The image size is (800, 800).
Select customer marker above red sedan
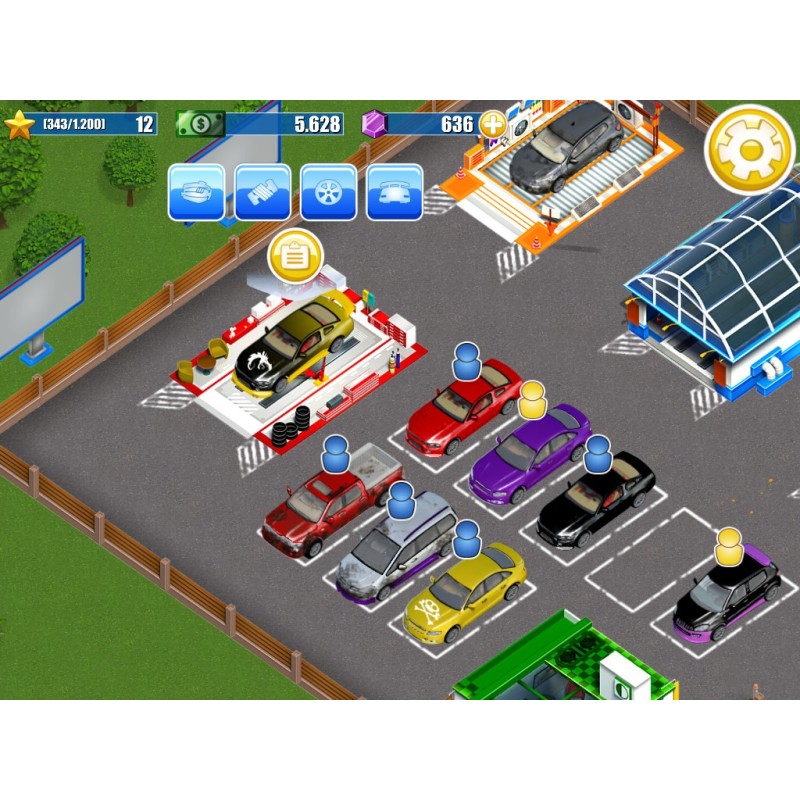click(x=467, y=360)
